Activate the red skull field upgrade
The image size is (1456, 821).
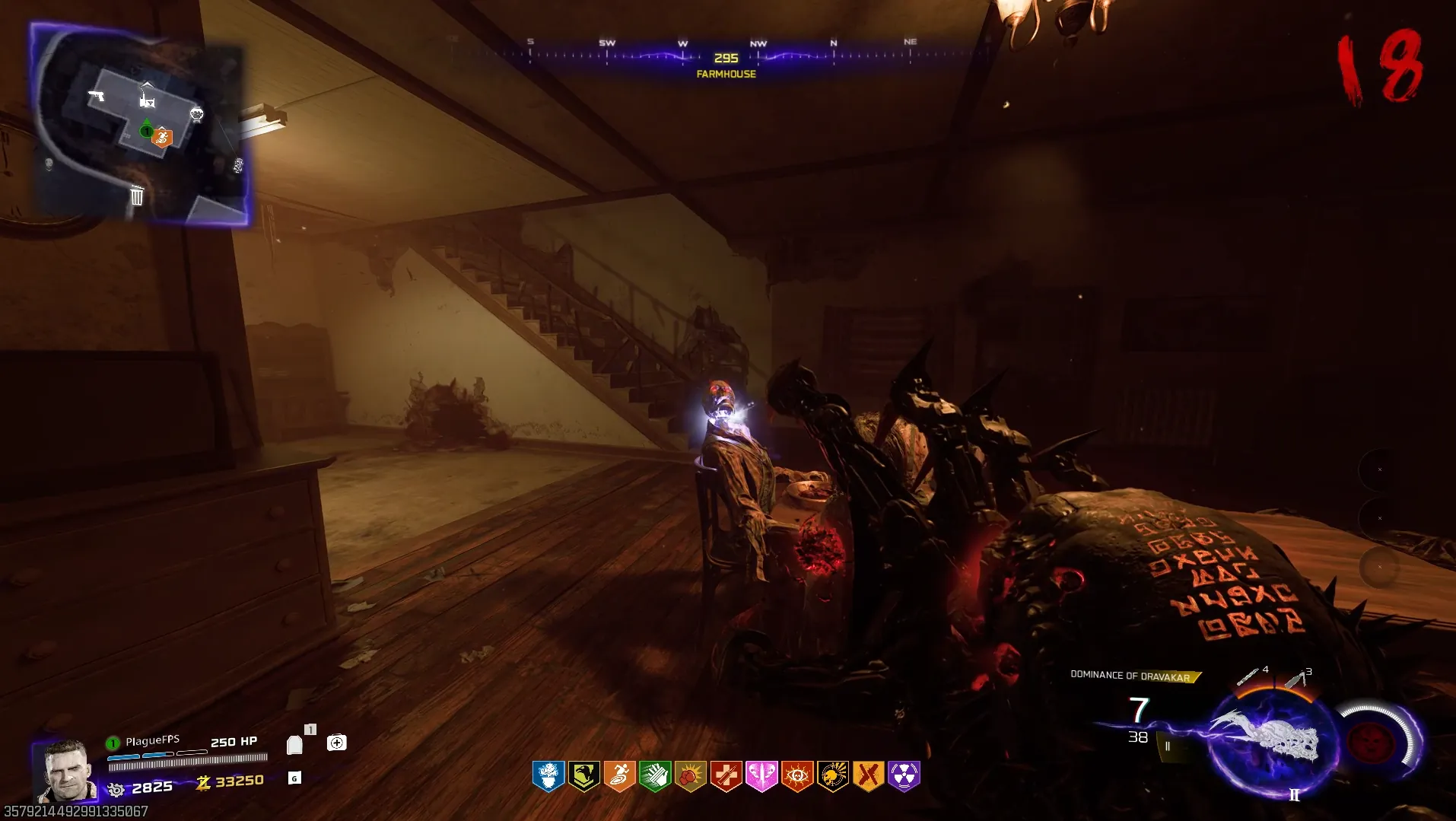1372,742
